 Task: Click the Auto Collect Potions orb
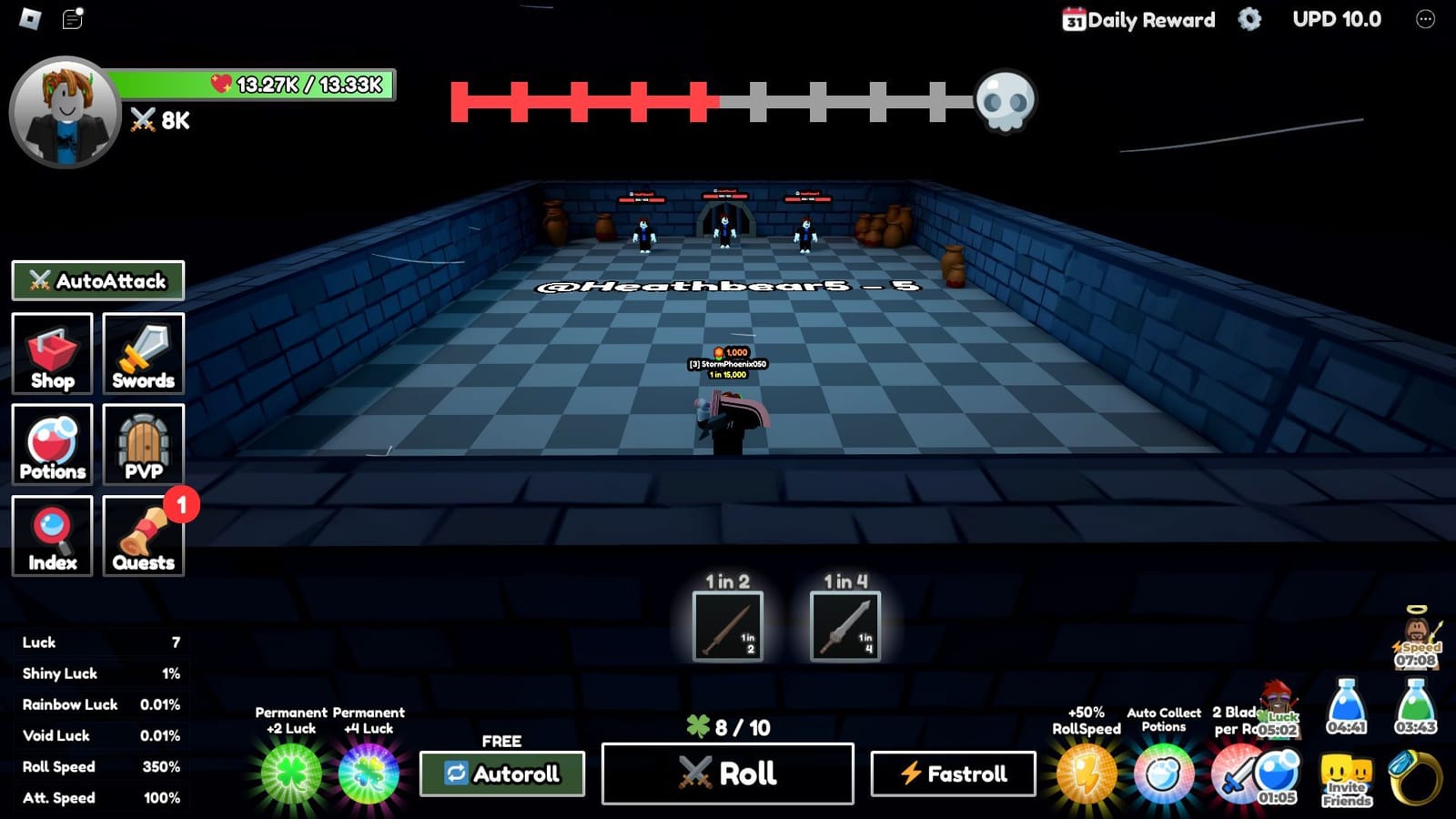tap(1162, 771)
